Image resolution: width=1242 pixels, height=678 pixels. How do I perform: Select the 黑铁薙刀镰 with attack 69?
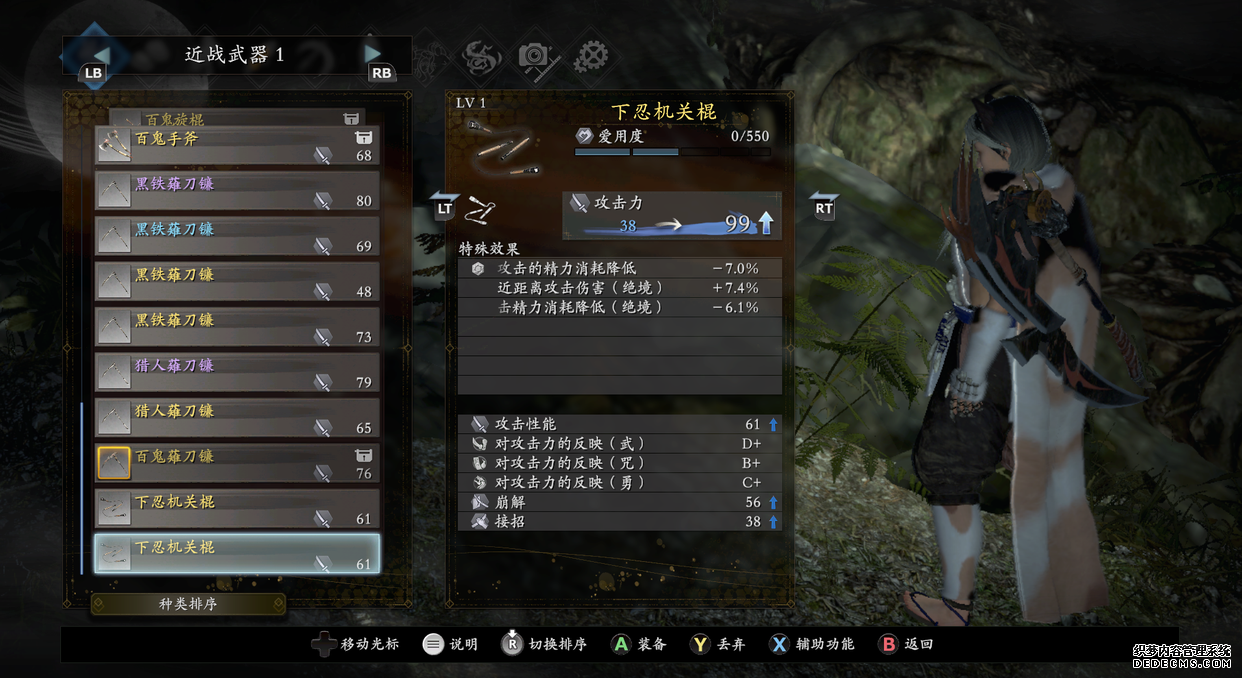pos(237,237)
